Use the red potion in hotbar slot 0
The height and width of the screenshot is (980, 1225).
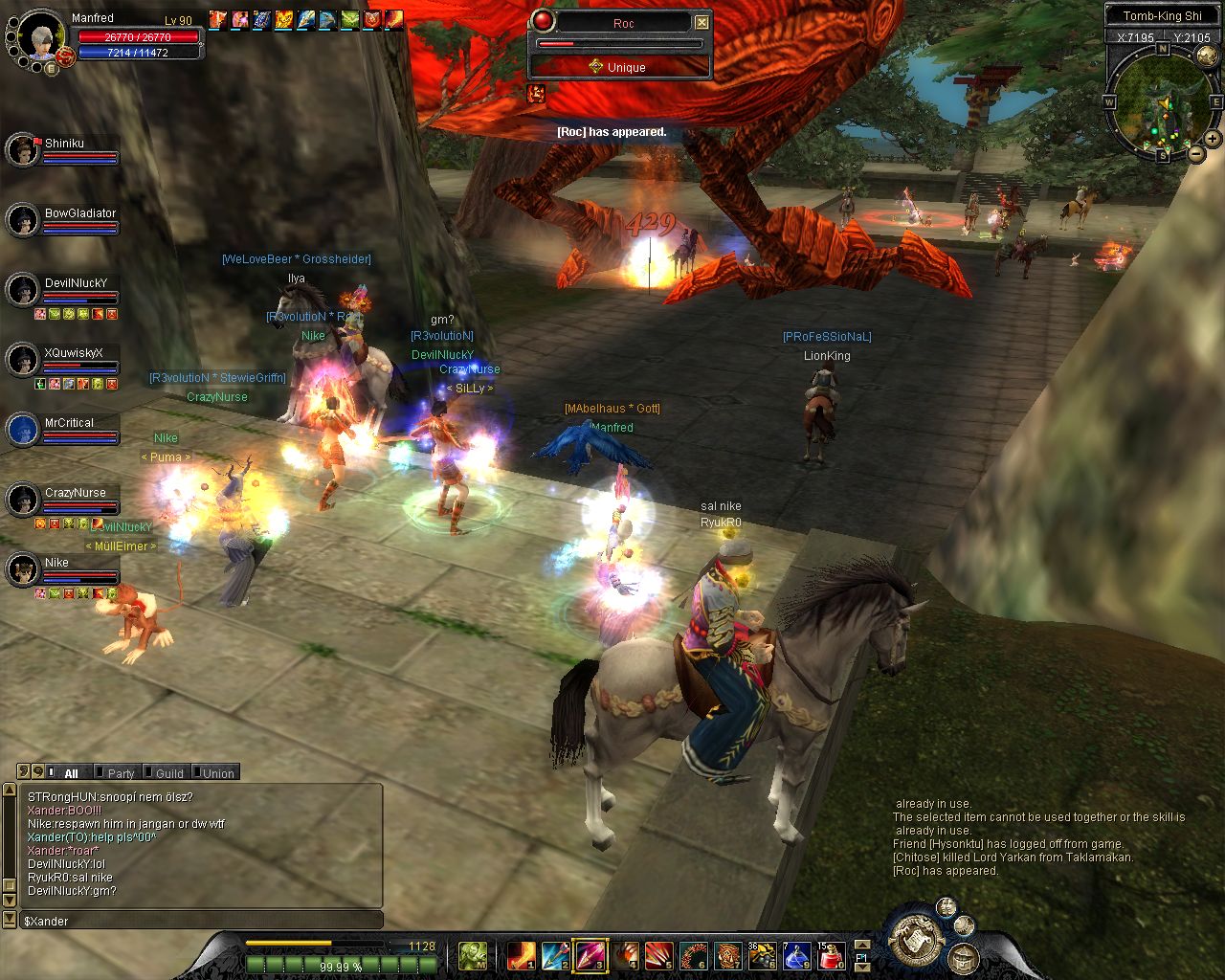[x=831, y=955]
